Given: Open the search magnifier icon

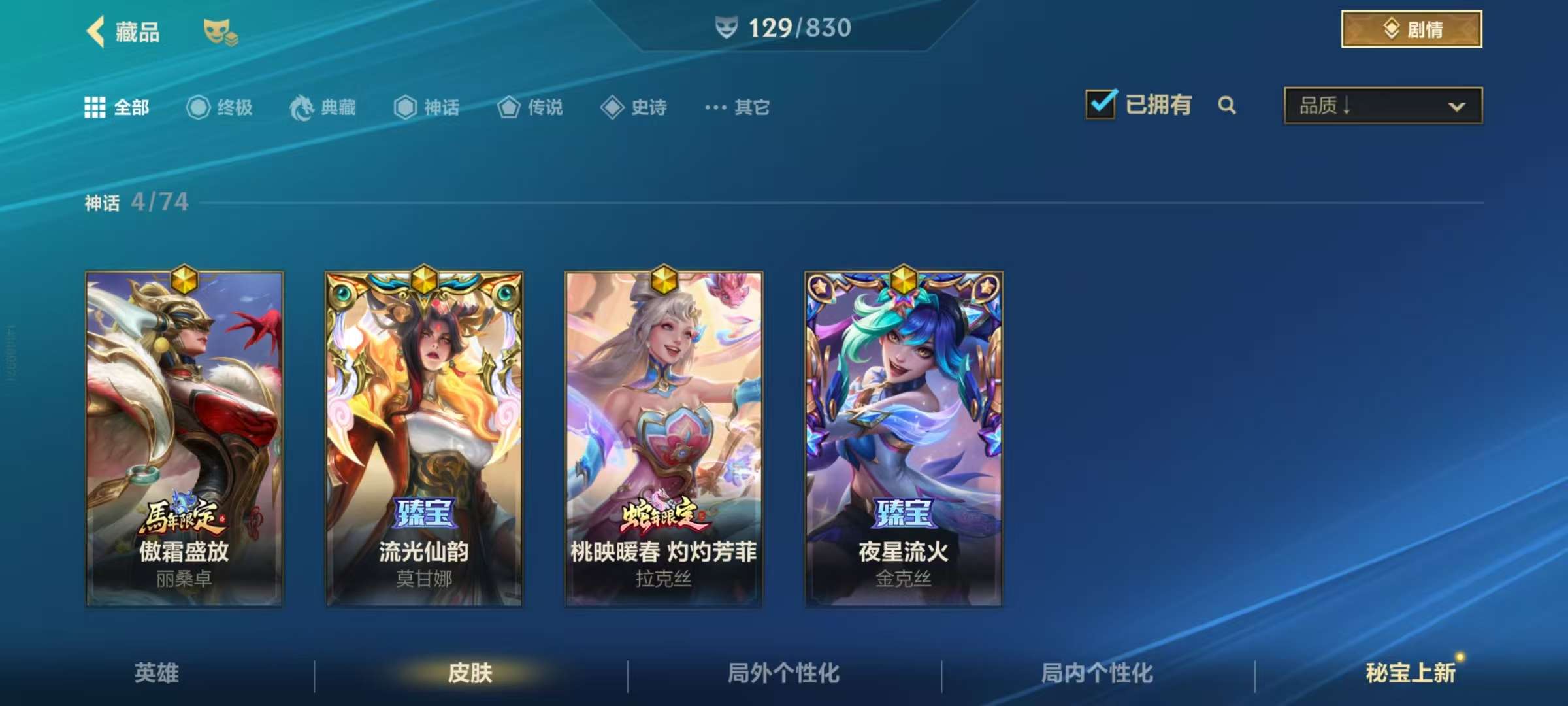Looking at the screenshot, I should click(x=1228, y=105).
